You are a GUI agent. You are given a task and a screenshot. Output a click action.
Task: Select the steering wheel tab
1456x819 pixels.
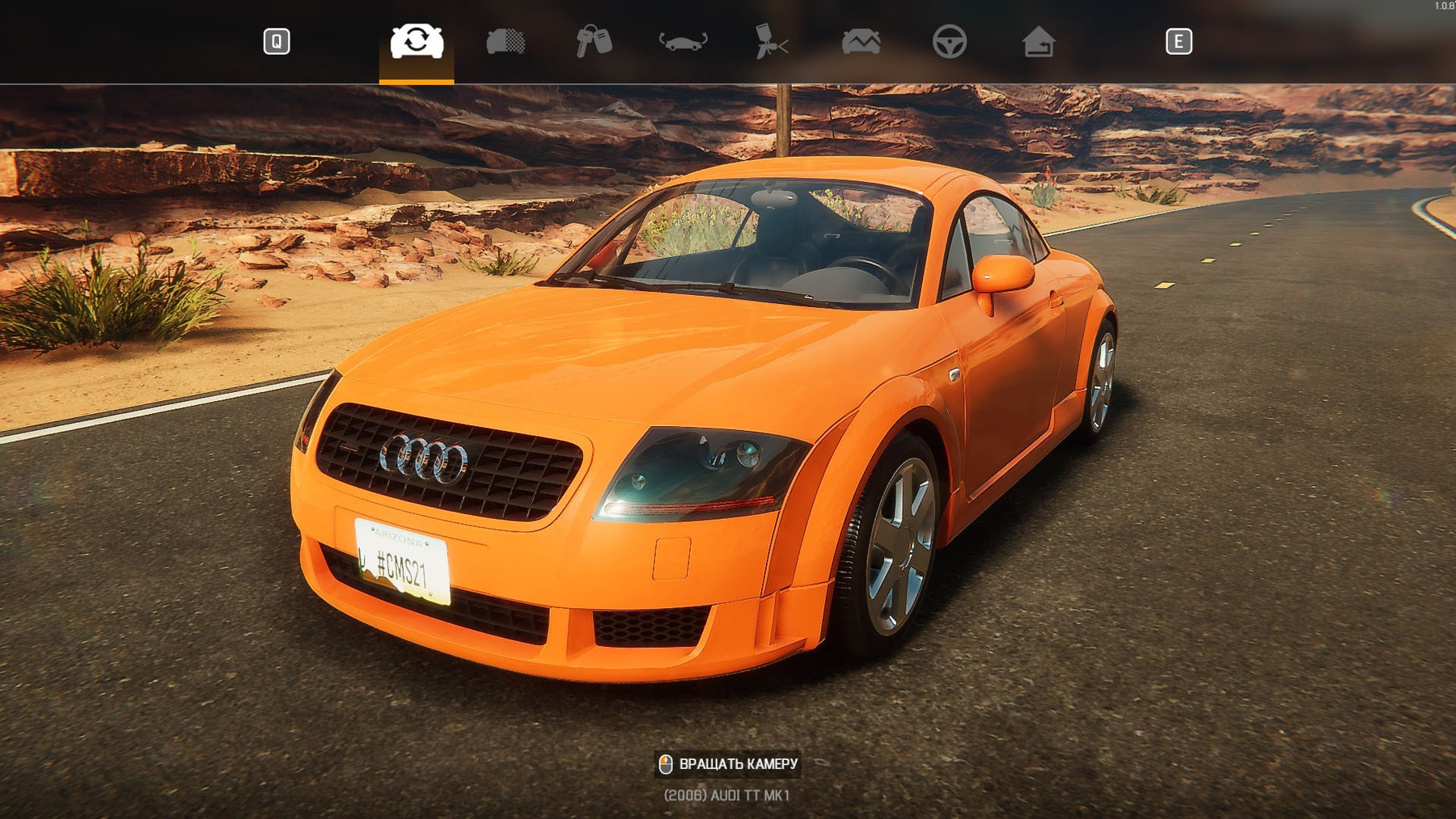[x=950, y=41]
